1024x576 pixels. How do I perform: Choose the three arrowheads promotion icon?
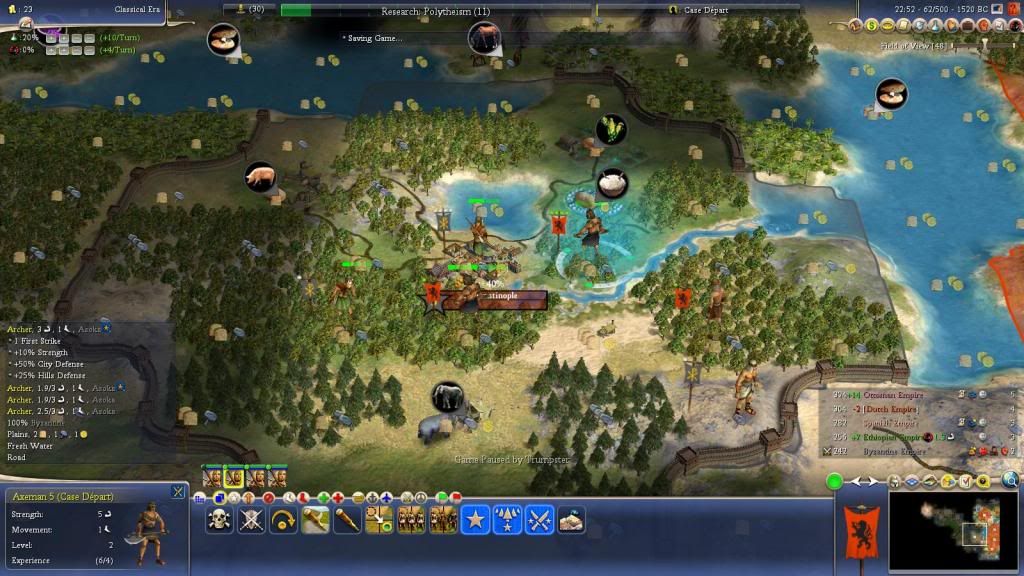507,519
